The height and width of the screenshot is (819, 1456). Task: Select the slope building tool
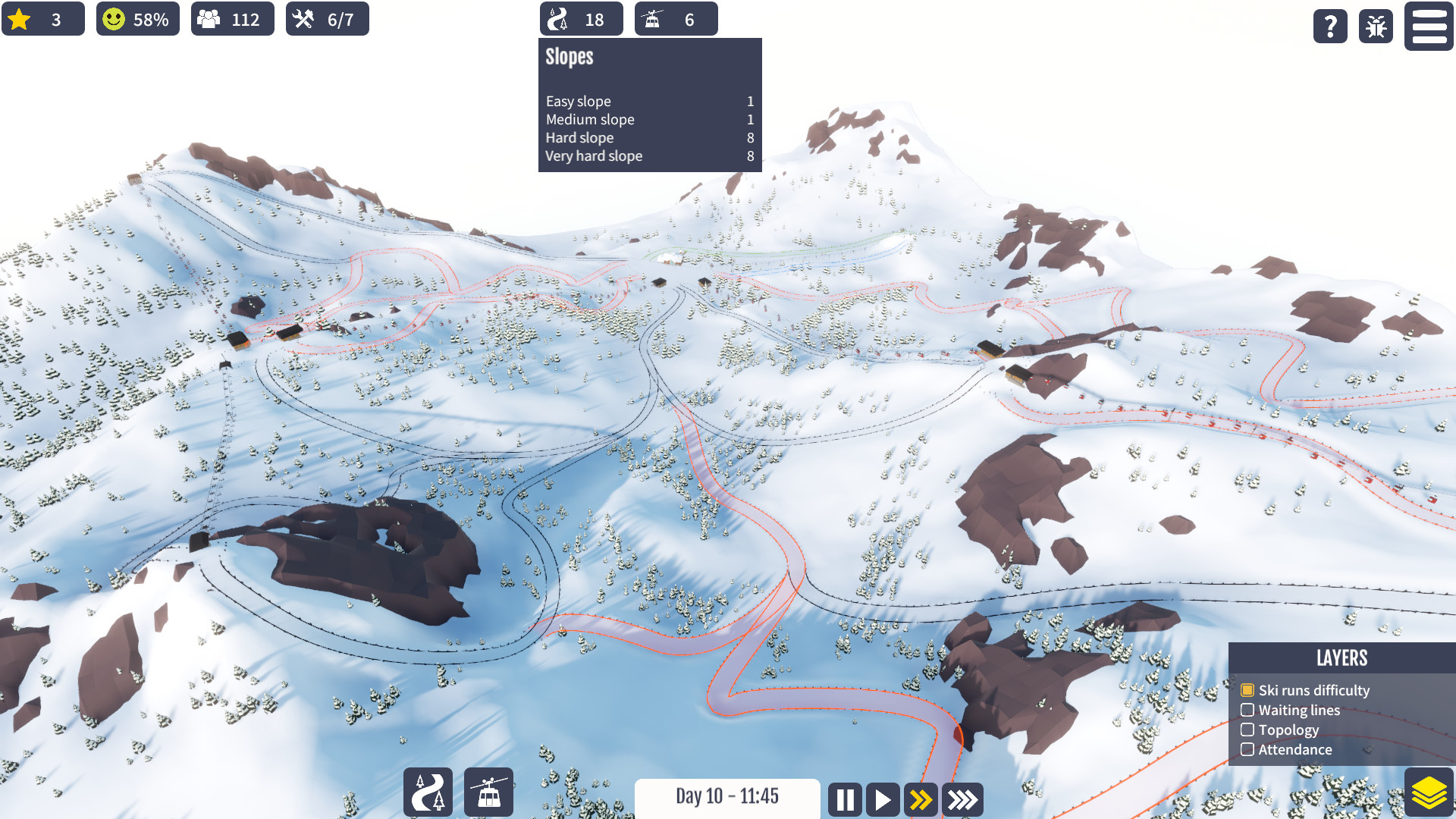coord(428,792)
